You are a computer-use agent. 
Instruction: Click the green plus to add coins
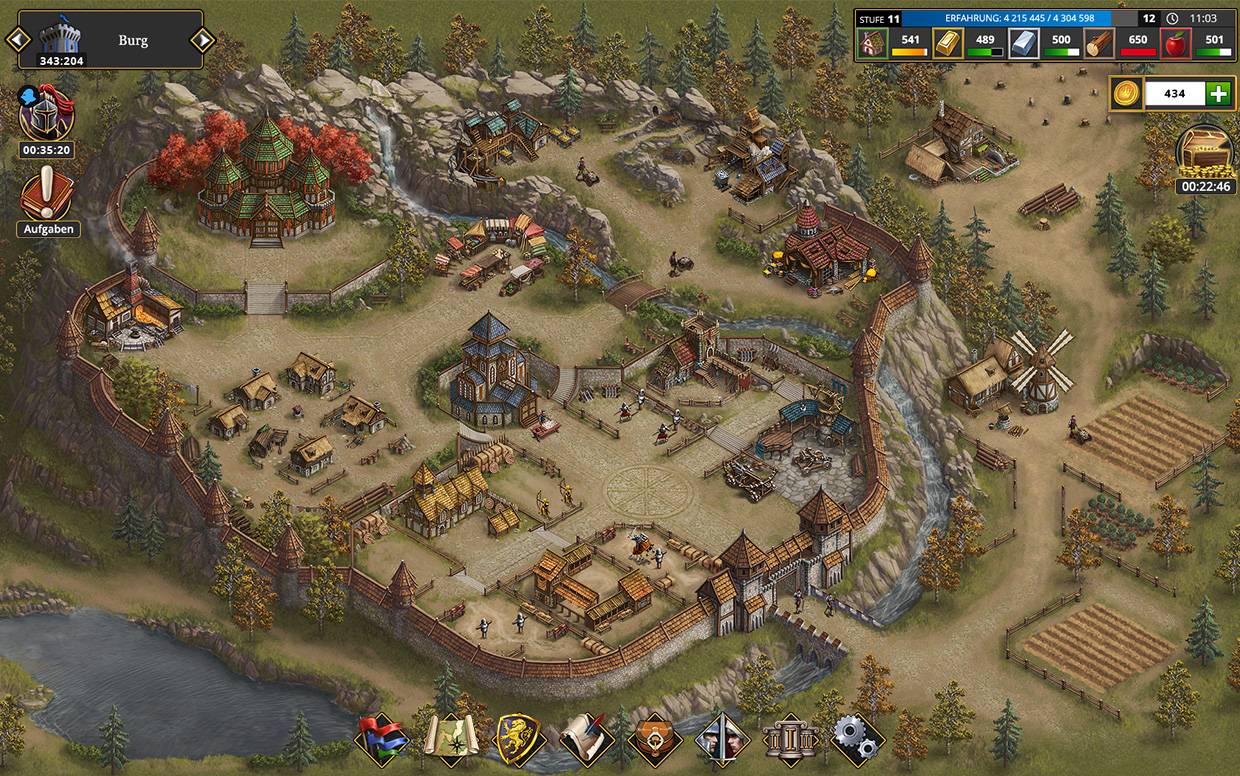(1218, 94)
